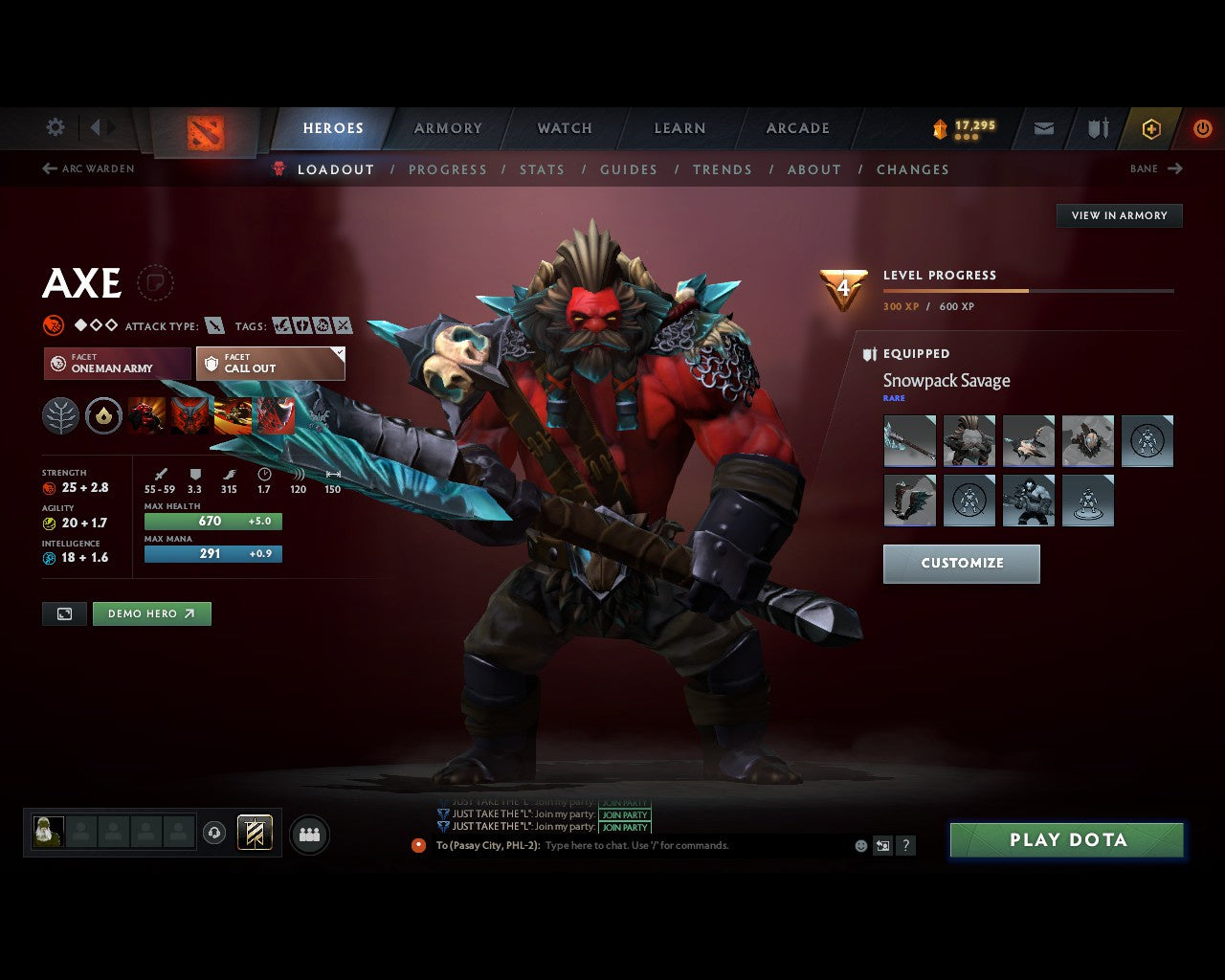Click the Level Progress XP bar

[1029, 291]
